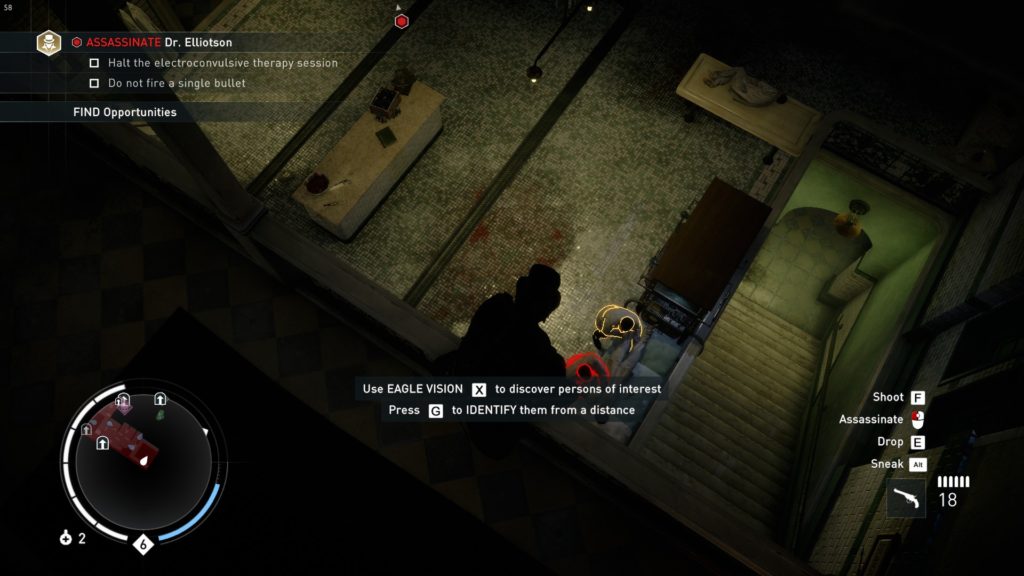Click the medicine count icon
This screenshot has height=576, width=1024.
[66, 538]
